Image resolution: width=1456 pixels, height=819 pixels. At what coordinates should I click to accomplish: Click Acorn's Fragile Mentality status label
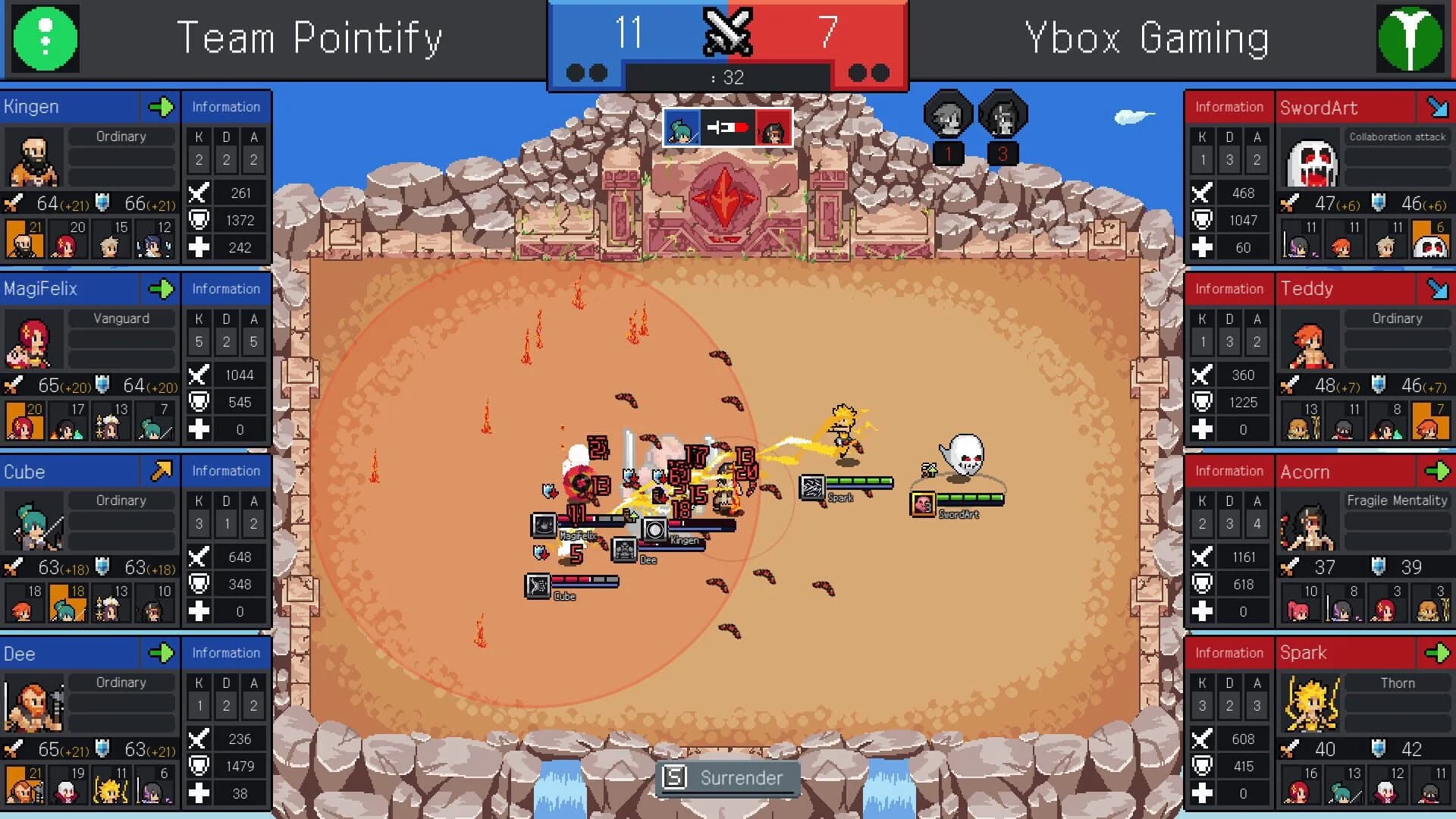pyautogui.click(x=1396, y=500)
